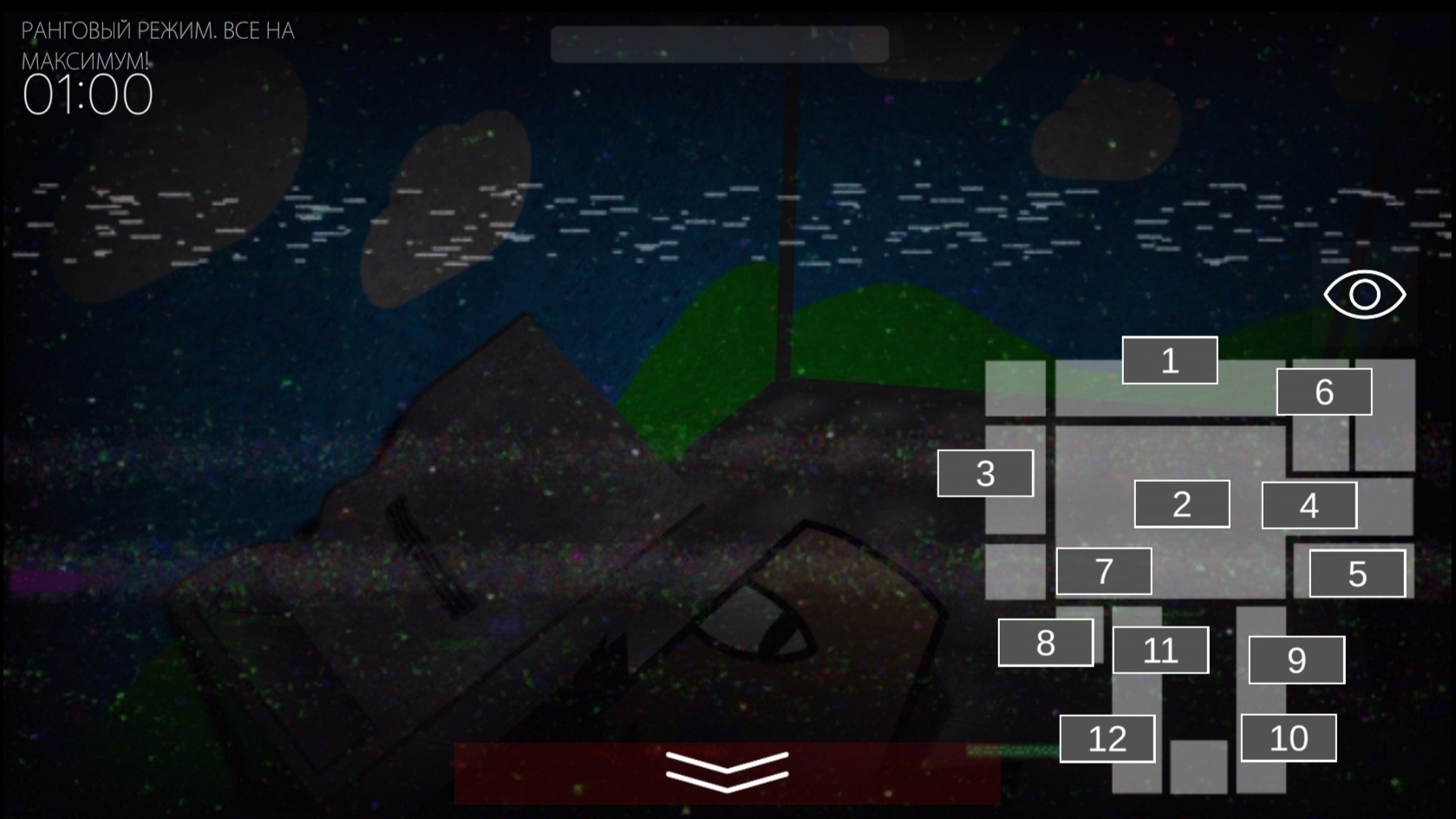Switch to camera 10

pos(1289,738)
